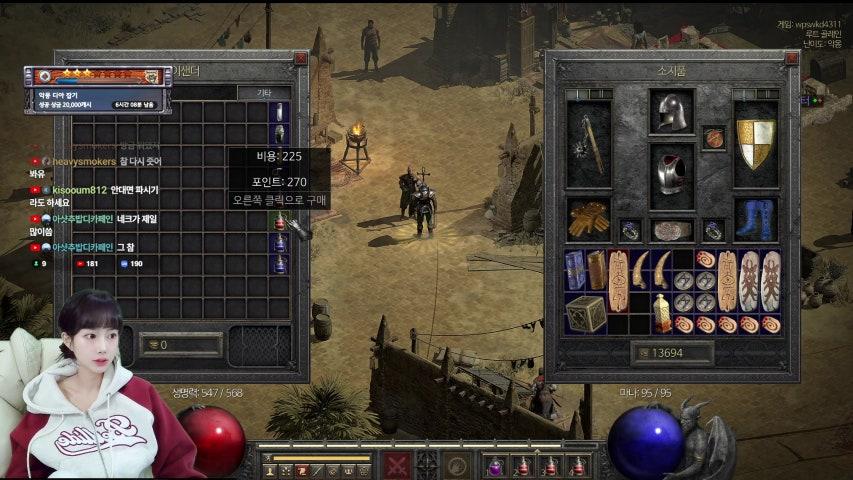
Task: Close the vendor shop window
Action: pyautogui.click(x=301, y=59)
